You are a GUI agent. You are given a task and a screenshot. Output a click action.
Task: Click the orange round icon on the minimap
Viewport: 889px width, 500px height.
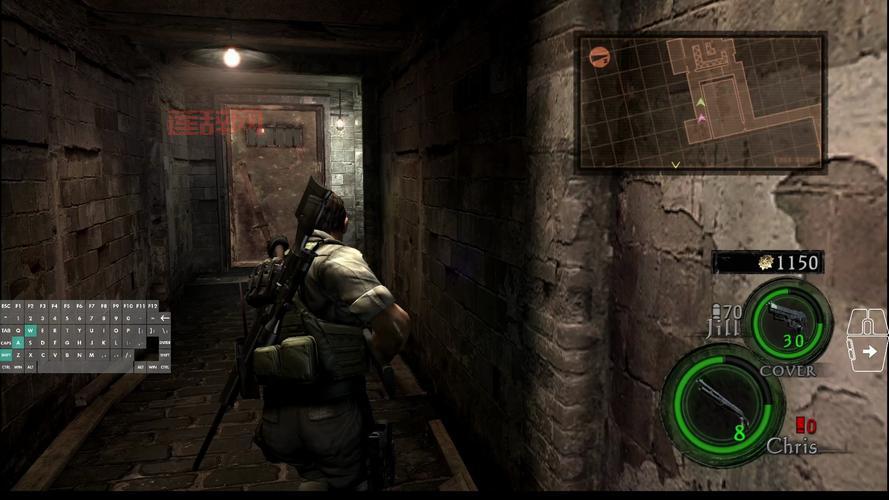[599, 56]
